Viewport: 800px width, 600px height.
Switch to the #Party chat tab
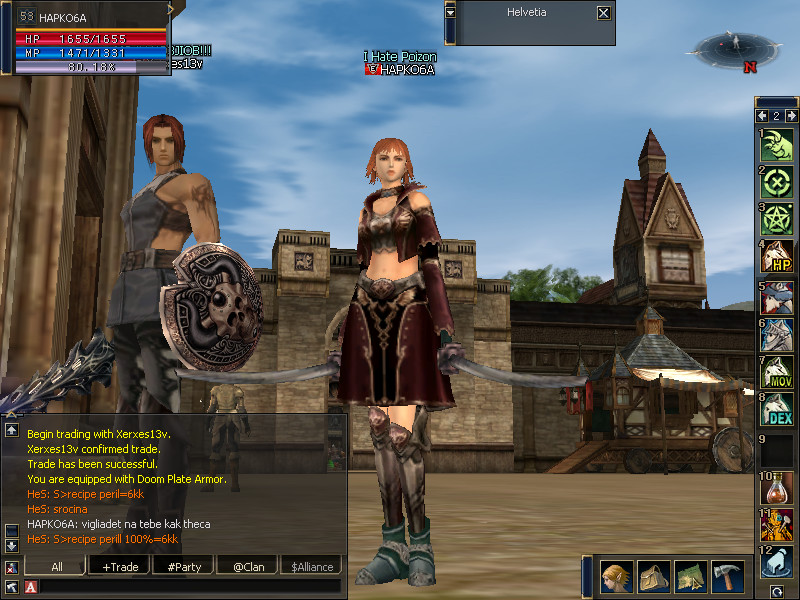[x=184, y=567]
